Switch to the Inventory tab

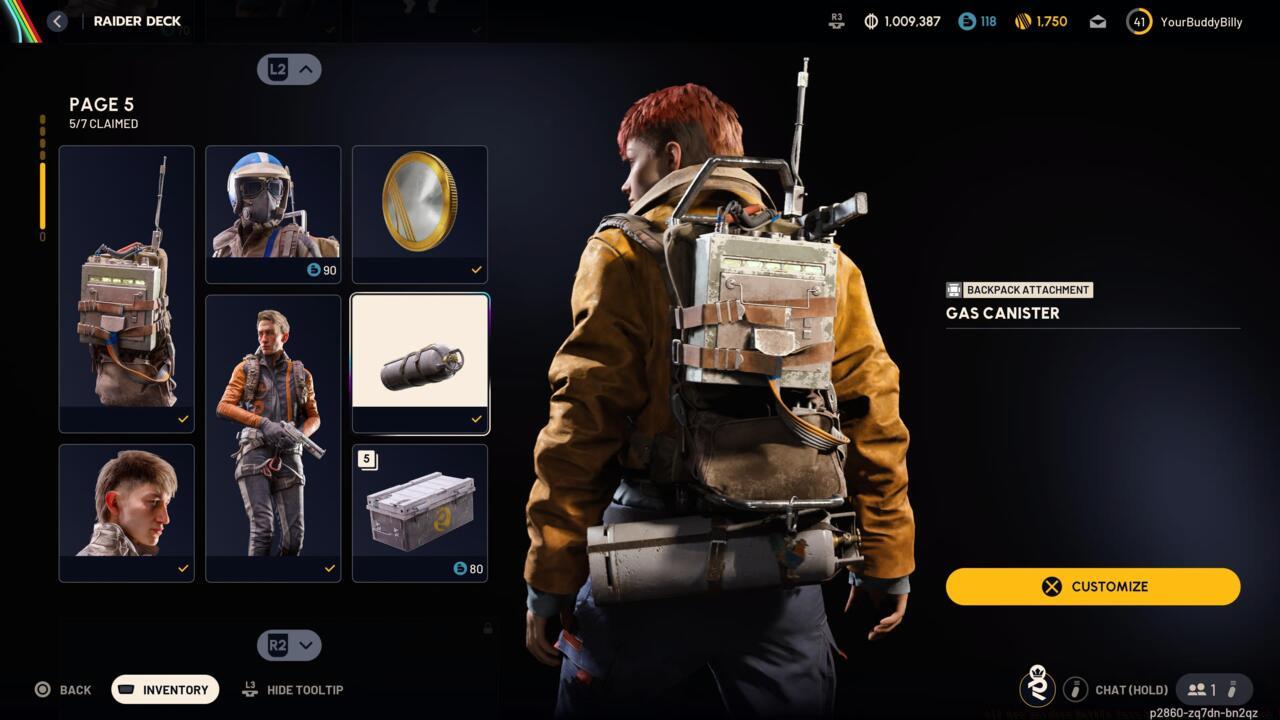click(164, 689)
